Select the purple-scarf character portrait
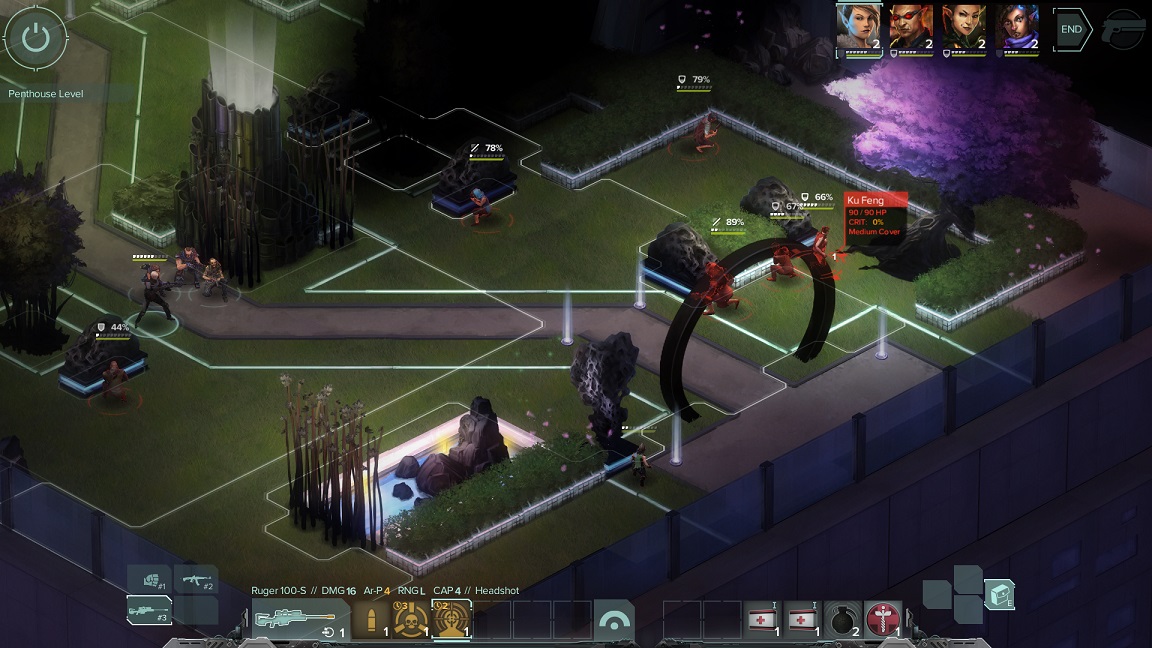1152x648 pixels. pyautogui.click(x=1017, y=28)
